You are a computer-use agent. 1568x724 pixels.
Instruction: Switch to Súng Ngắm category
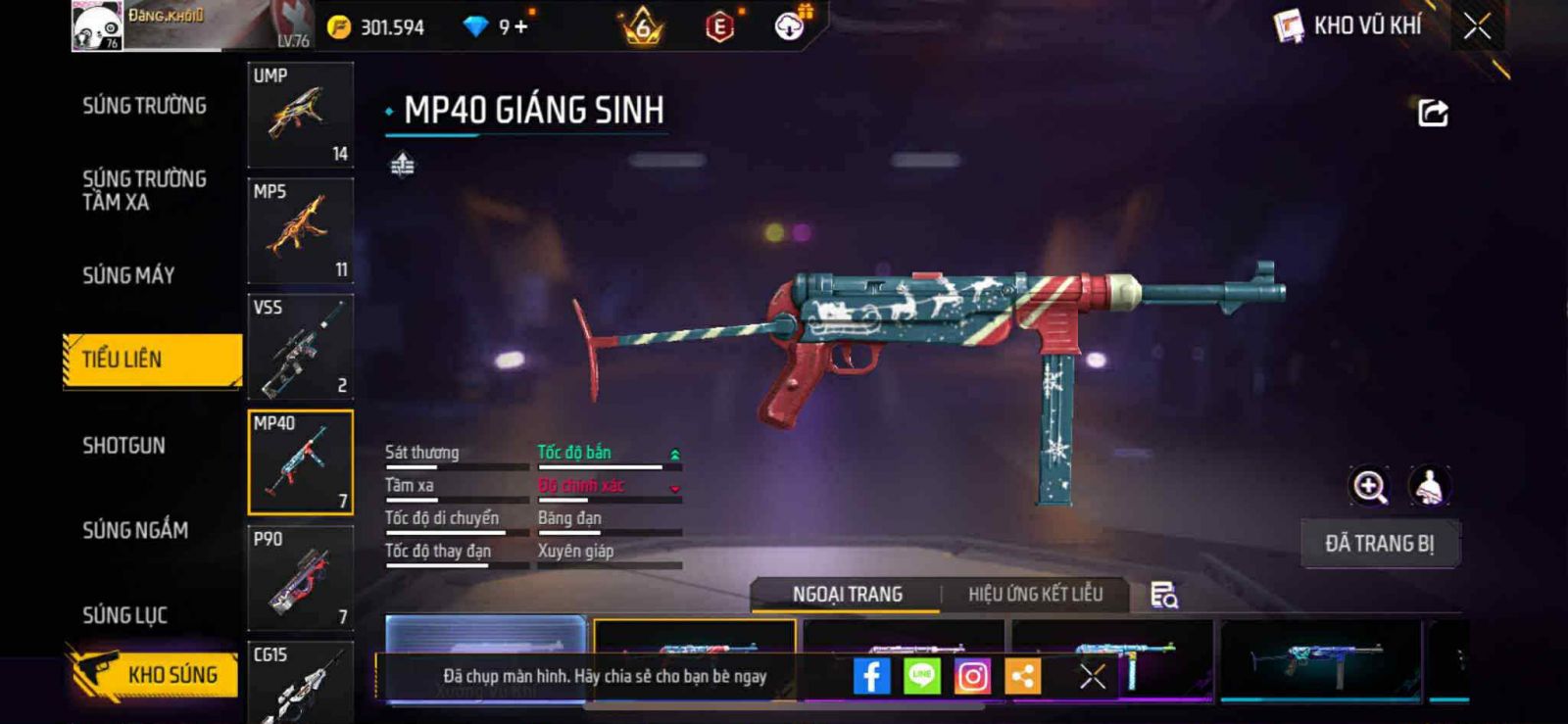(135, 530)
